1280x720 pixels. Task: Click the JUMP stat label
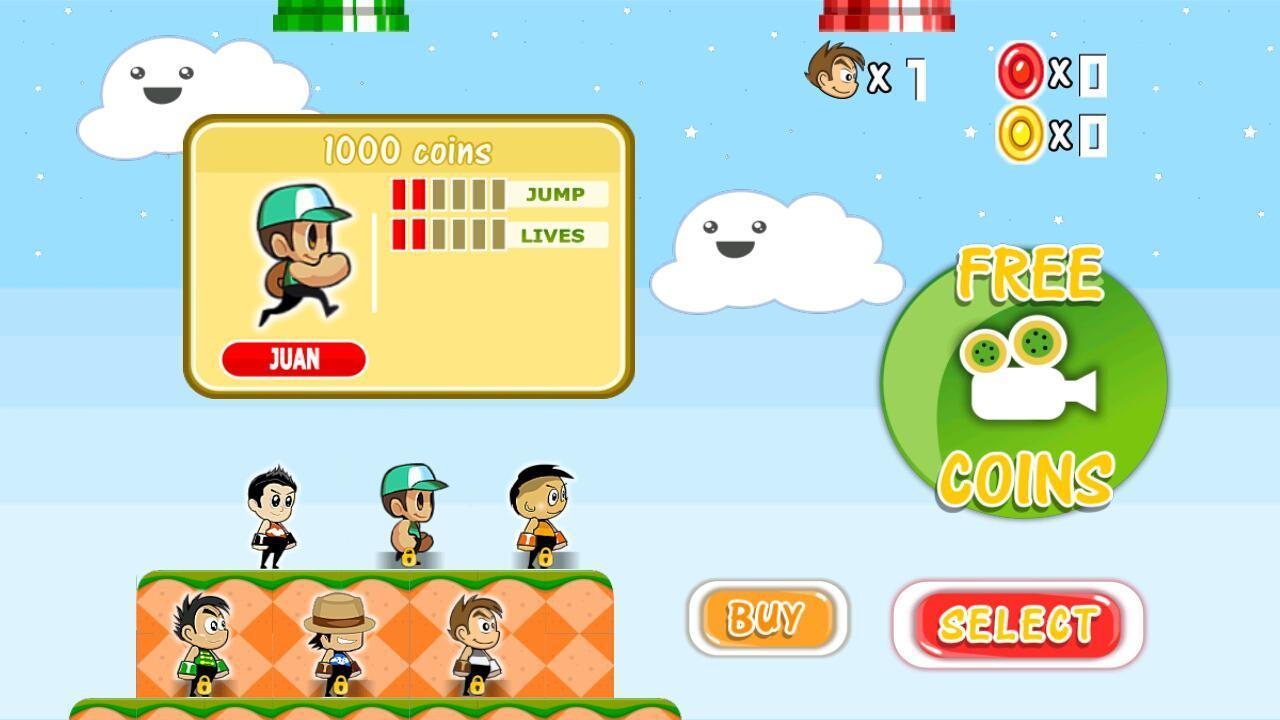coord(554,194)
